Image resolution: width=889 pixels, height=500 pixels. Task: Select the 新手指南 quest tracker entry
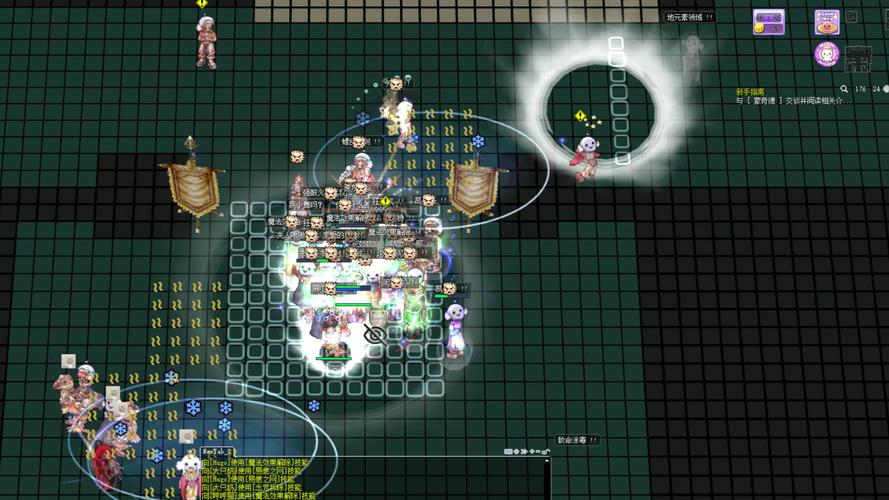click(751, 91)
